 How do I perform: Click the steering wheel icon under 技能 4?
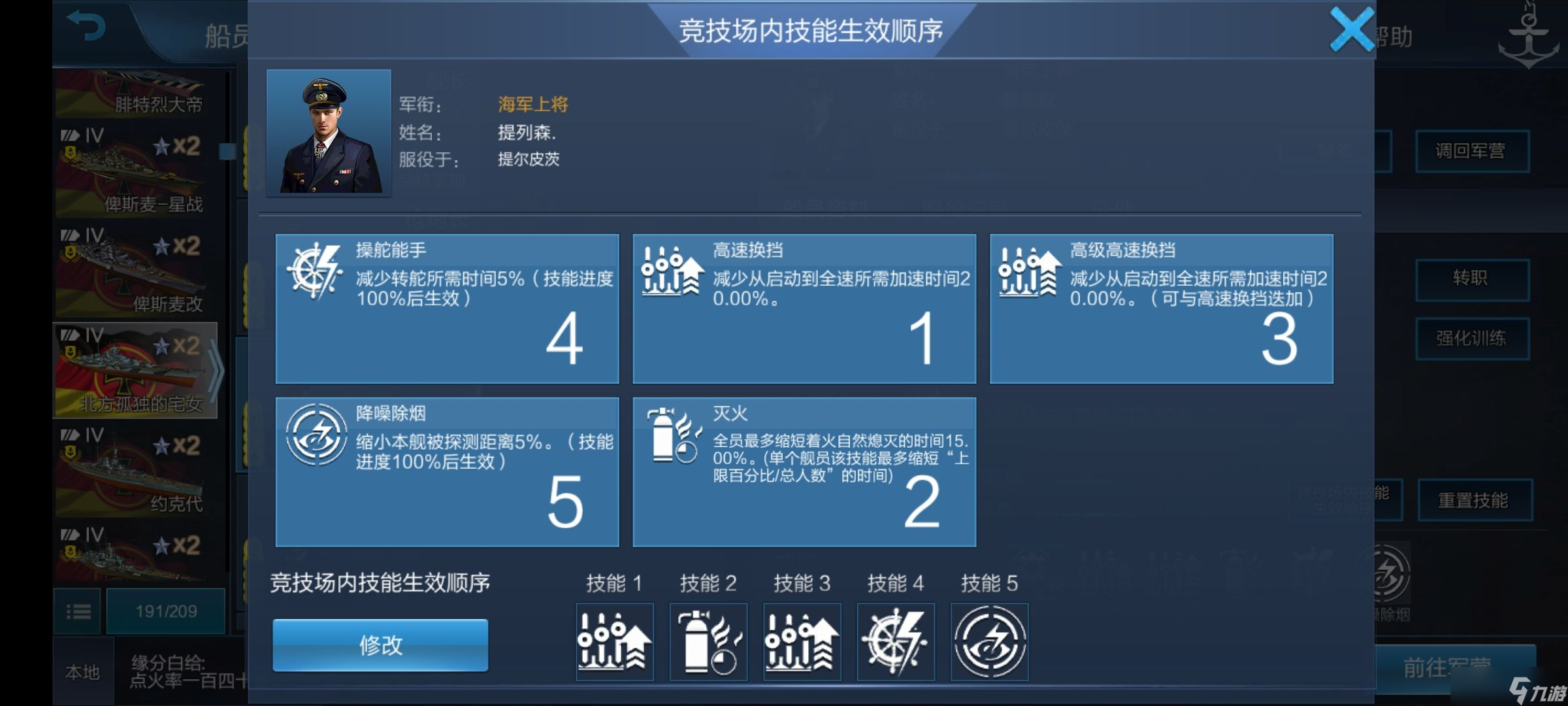pyautogui.click(x=896, y=642)
